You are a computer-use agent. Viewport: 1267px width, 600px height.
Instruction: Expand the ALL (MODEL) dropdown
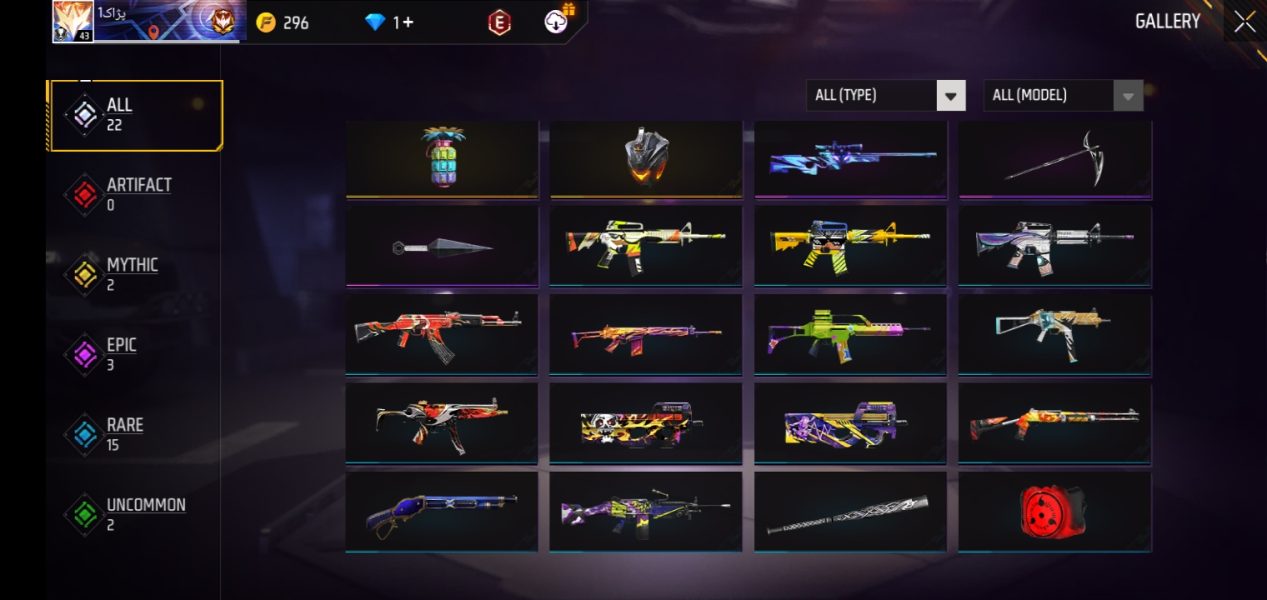[x=1063, y=95]
